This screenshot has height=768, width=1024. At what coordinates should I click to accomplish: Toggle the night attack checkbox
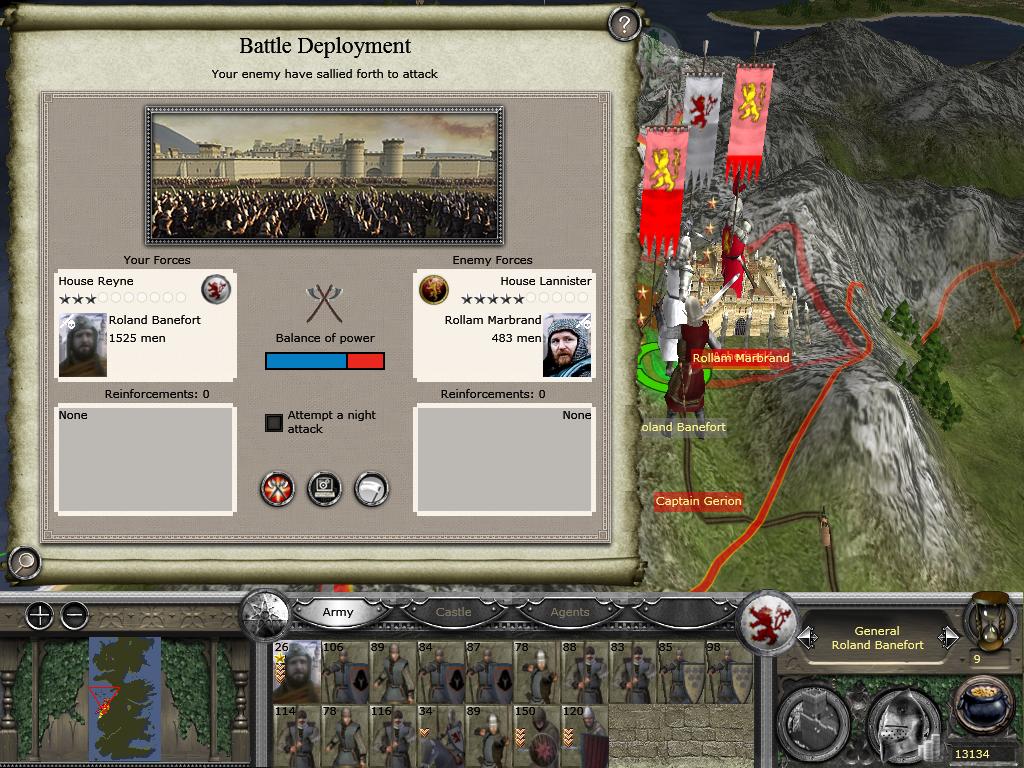(x=274, y=422)
